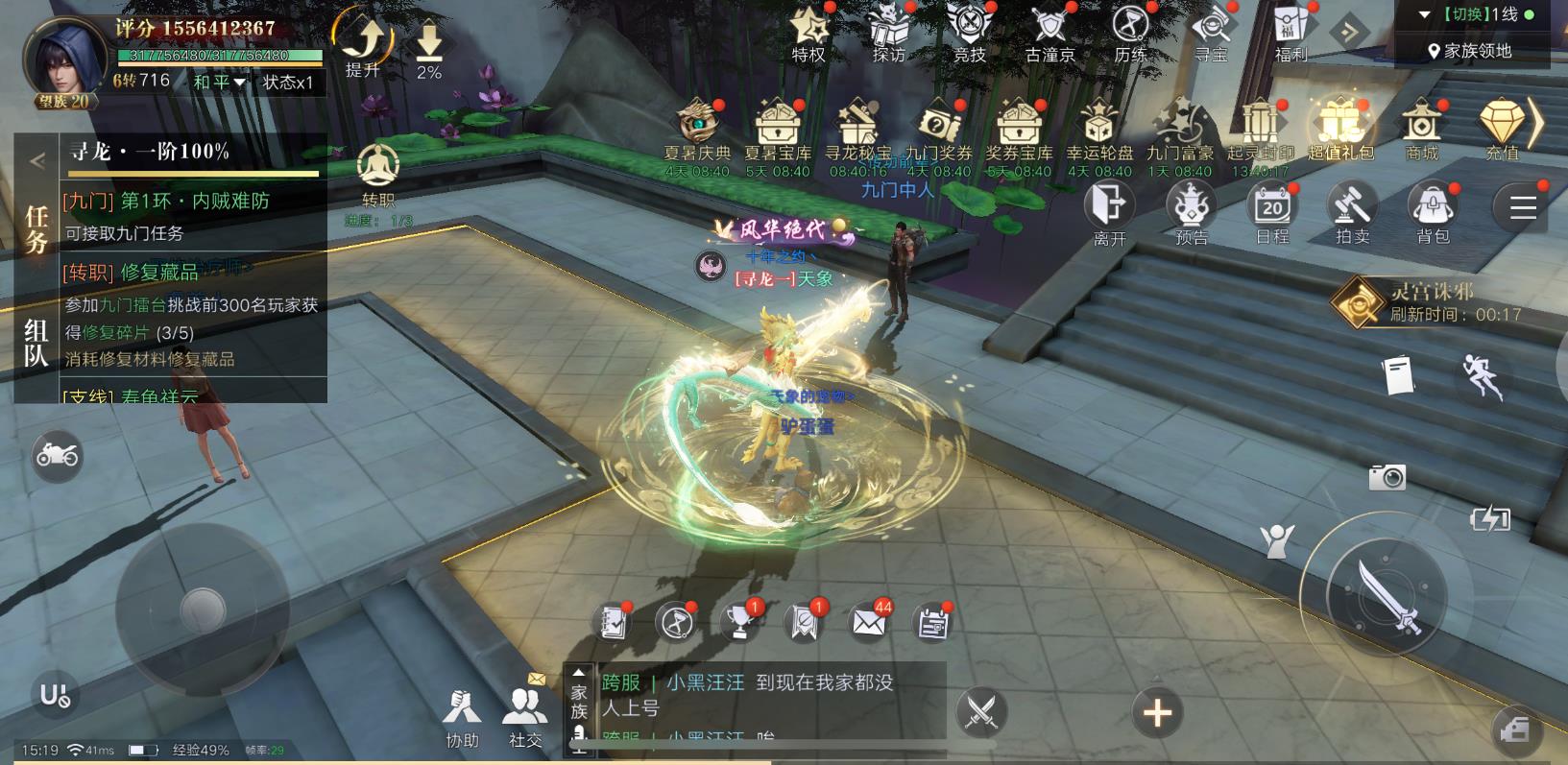Viewport: 1568px width, 765px height.
Task: Open the mail showing 44 unread
Action: click(x=869, y=622)
